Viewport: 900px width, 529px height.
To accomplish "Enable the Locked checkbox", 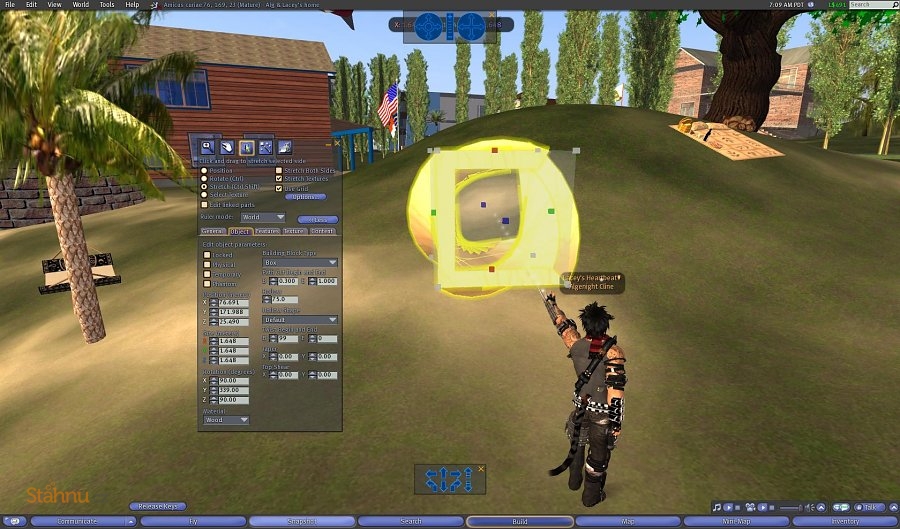I will (208, 255).
